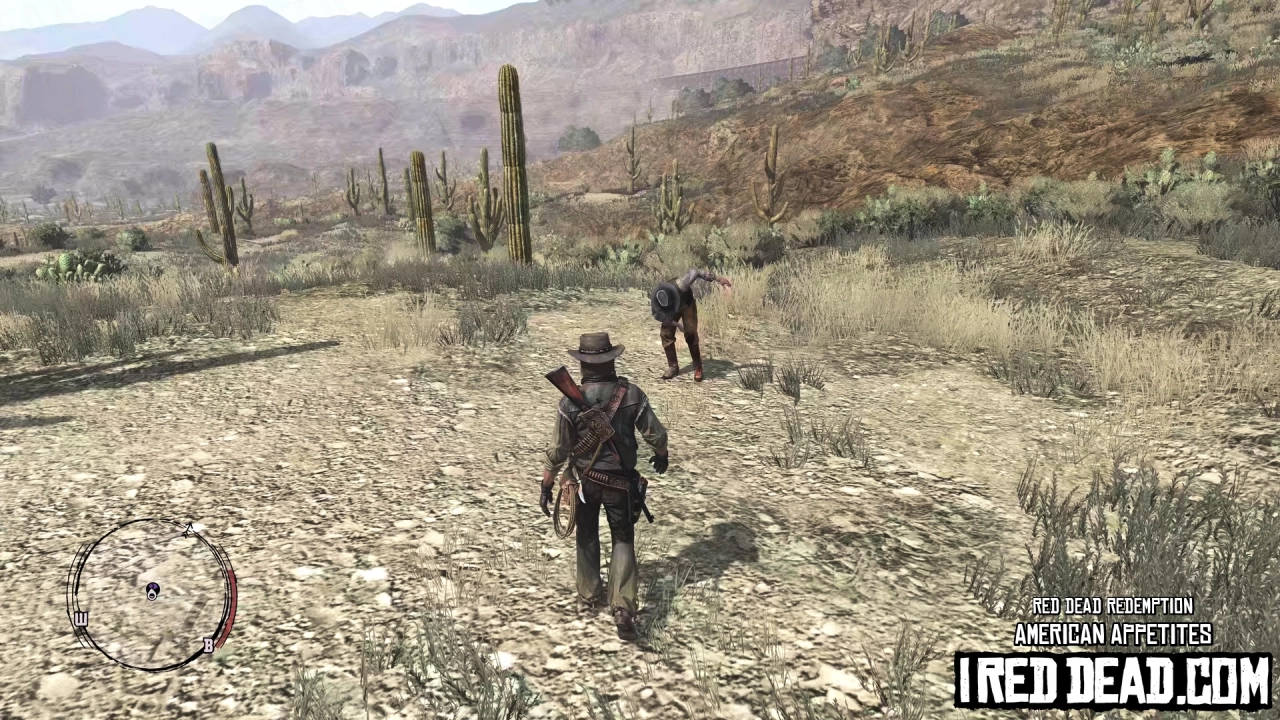The image size is (1280, 720).
Task: Click the RED DEAD REDEMPTION title text
Action: point(1111,606)
